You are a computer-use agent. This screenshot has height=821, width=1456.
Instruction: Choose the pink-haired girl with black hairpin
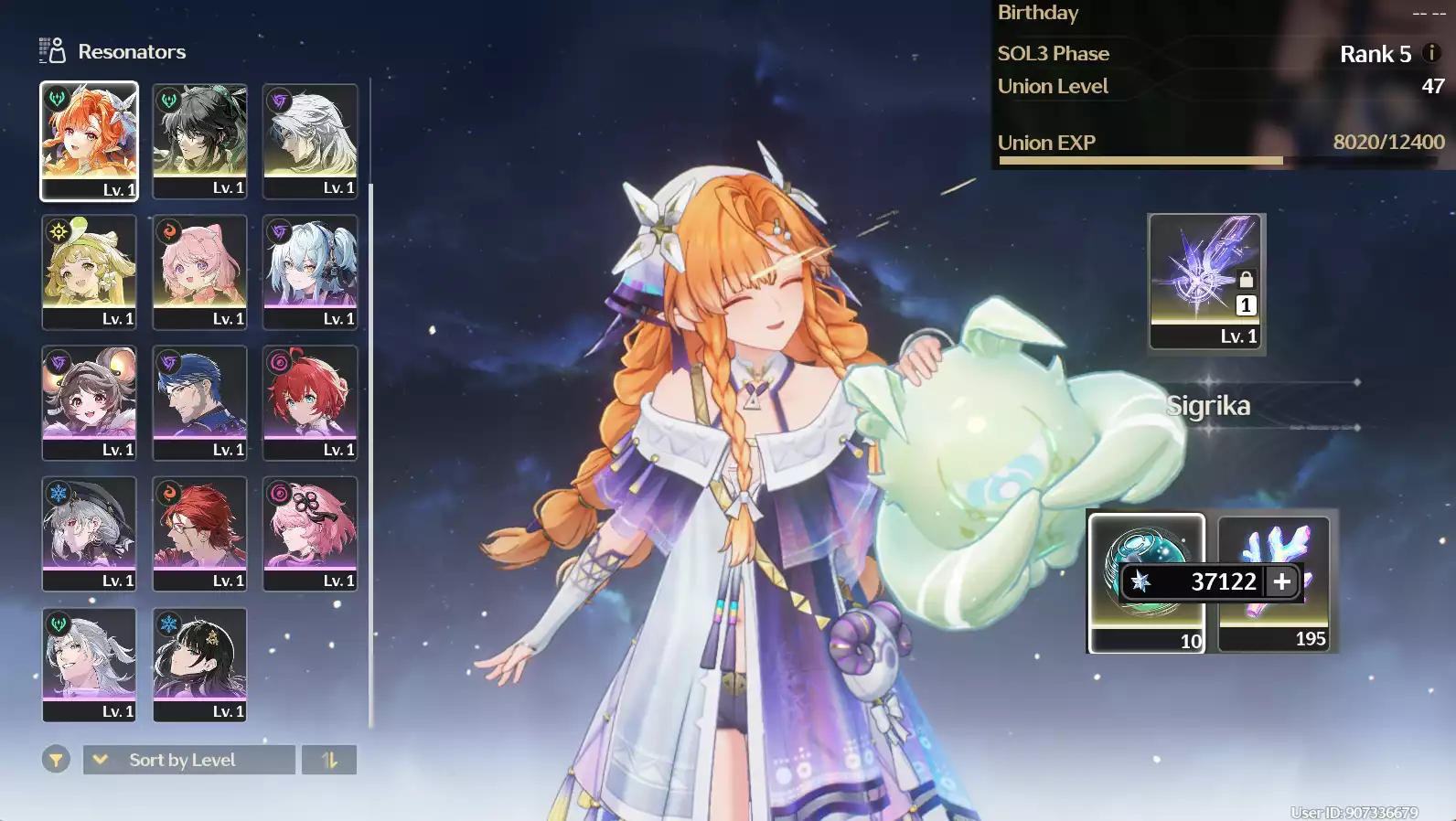click(x=310, y=533)
